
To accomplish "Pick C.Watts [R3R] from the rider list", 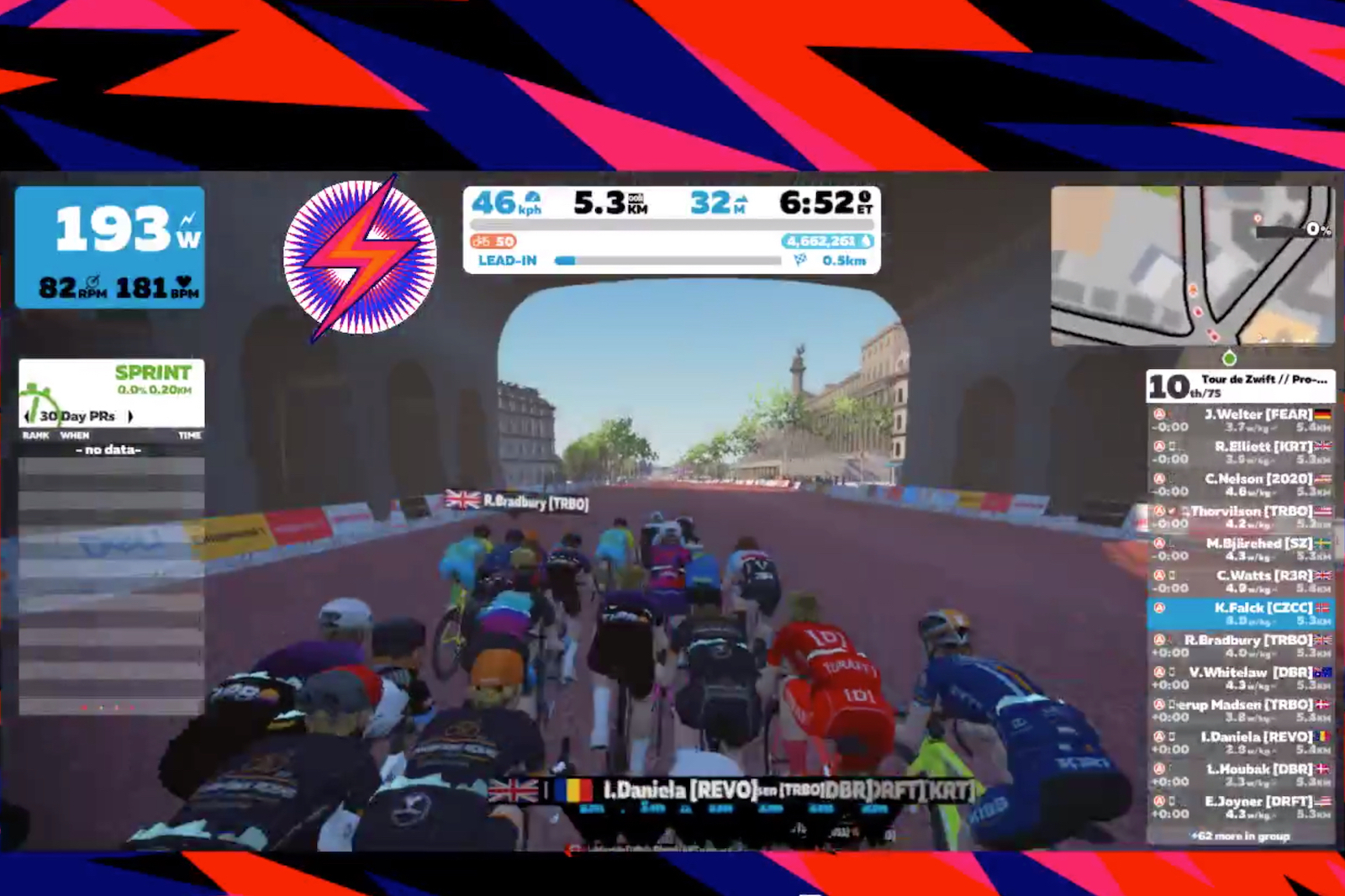I will 1240,582.
